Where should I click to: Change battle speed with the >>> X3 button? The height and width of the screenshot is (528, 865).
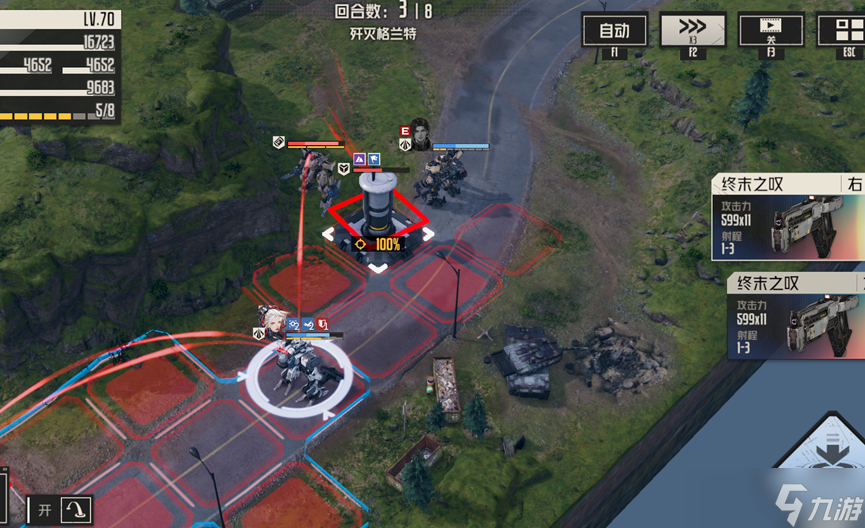[693, 30]
